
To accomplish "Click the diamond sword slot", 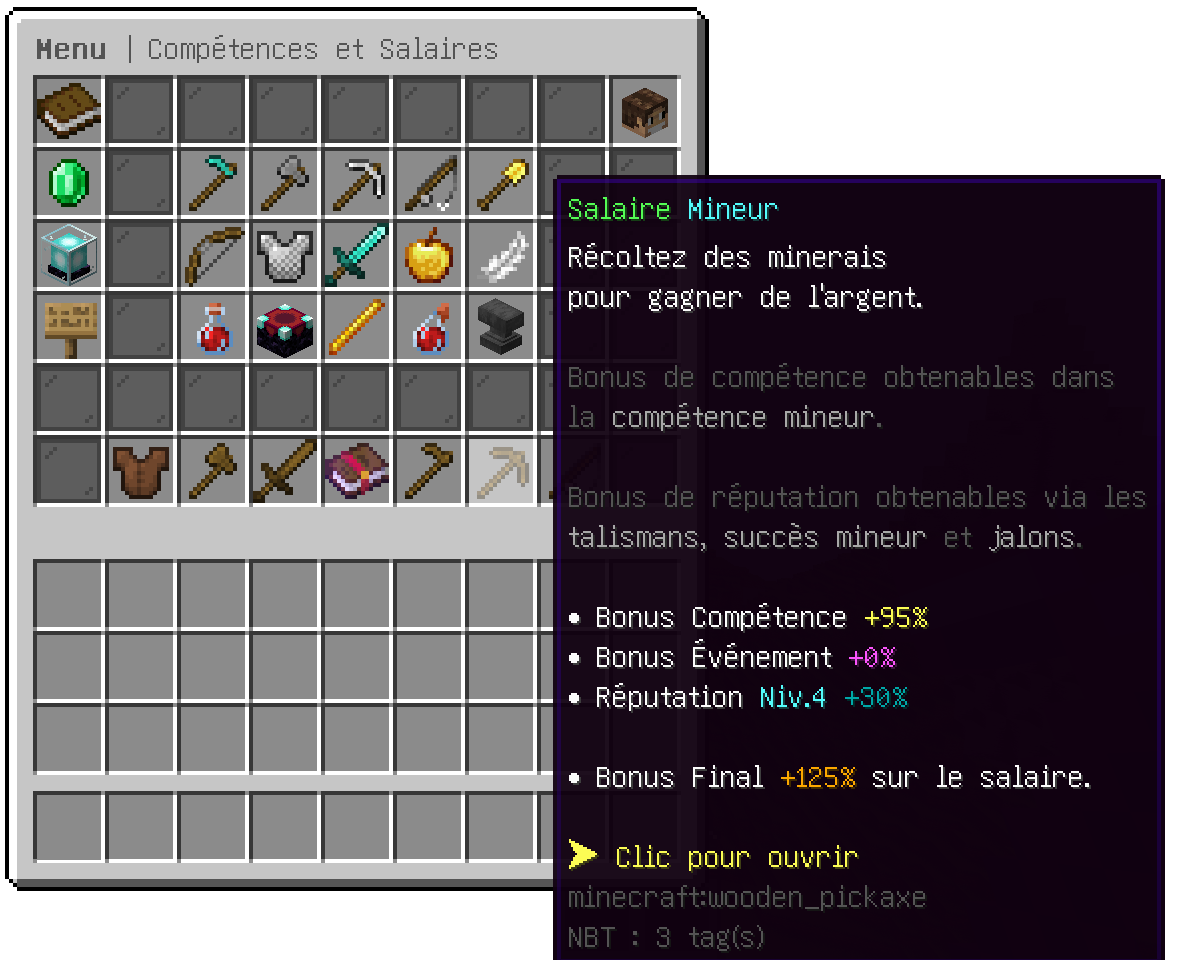I will coord(357,255).
